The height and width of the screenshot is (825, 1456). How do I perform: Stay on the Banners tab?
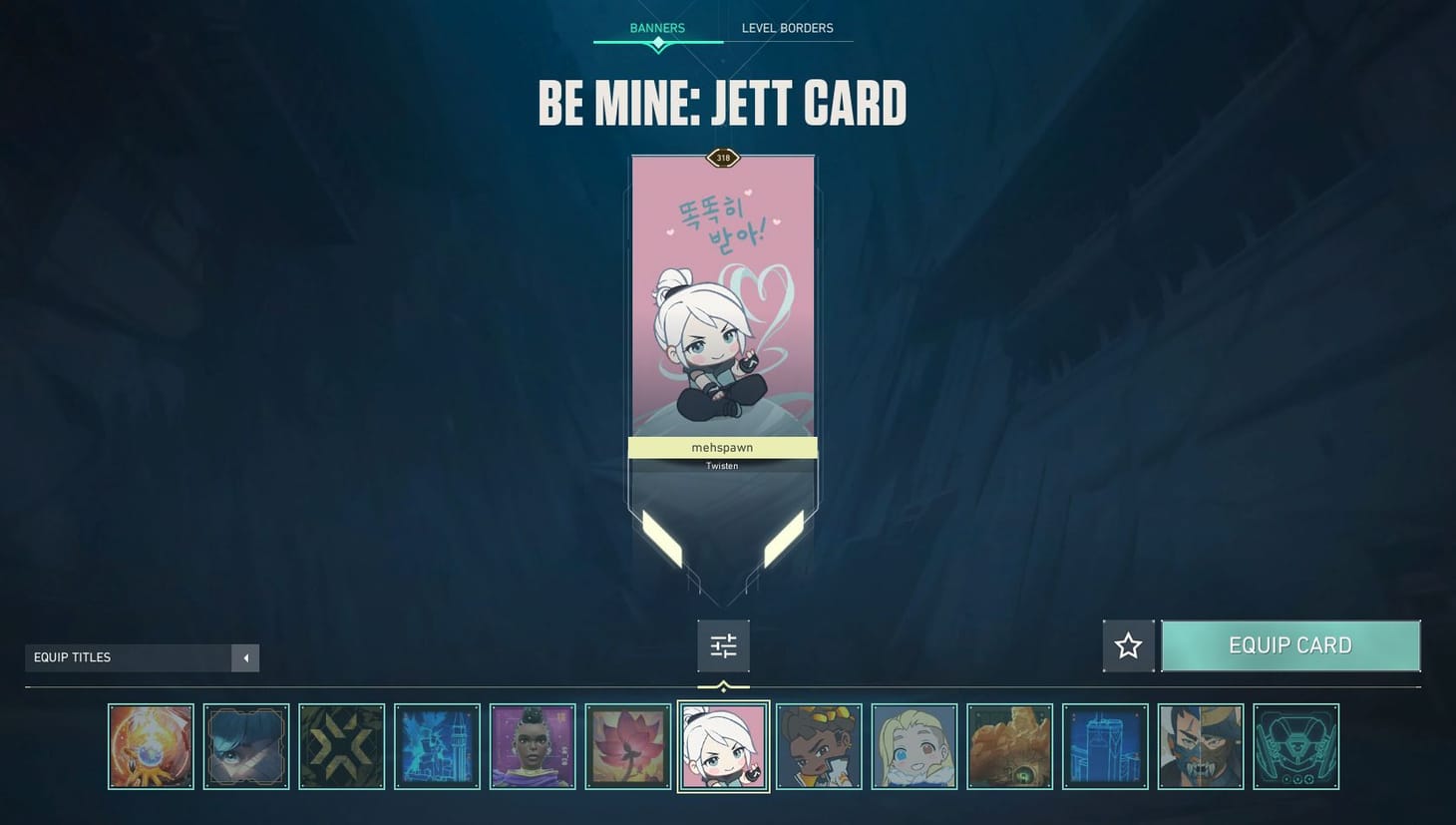click(655, 27)
